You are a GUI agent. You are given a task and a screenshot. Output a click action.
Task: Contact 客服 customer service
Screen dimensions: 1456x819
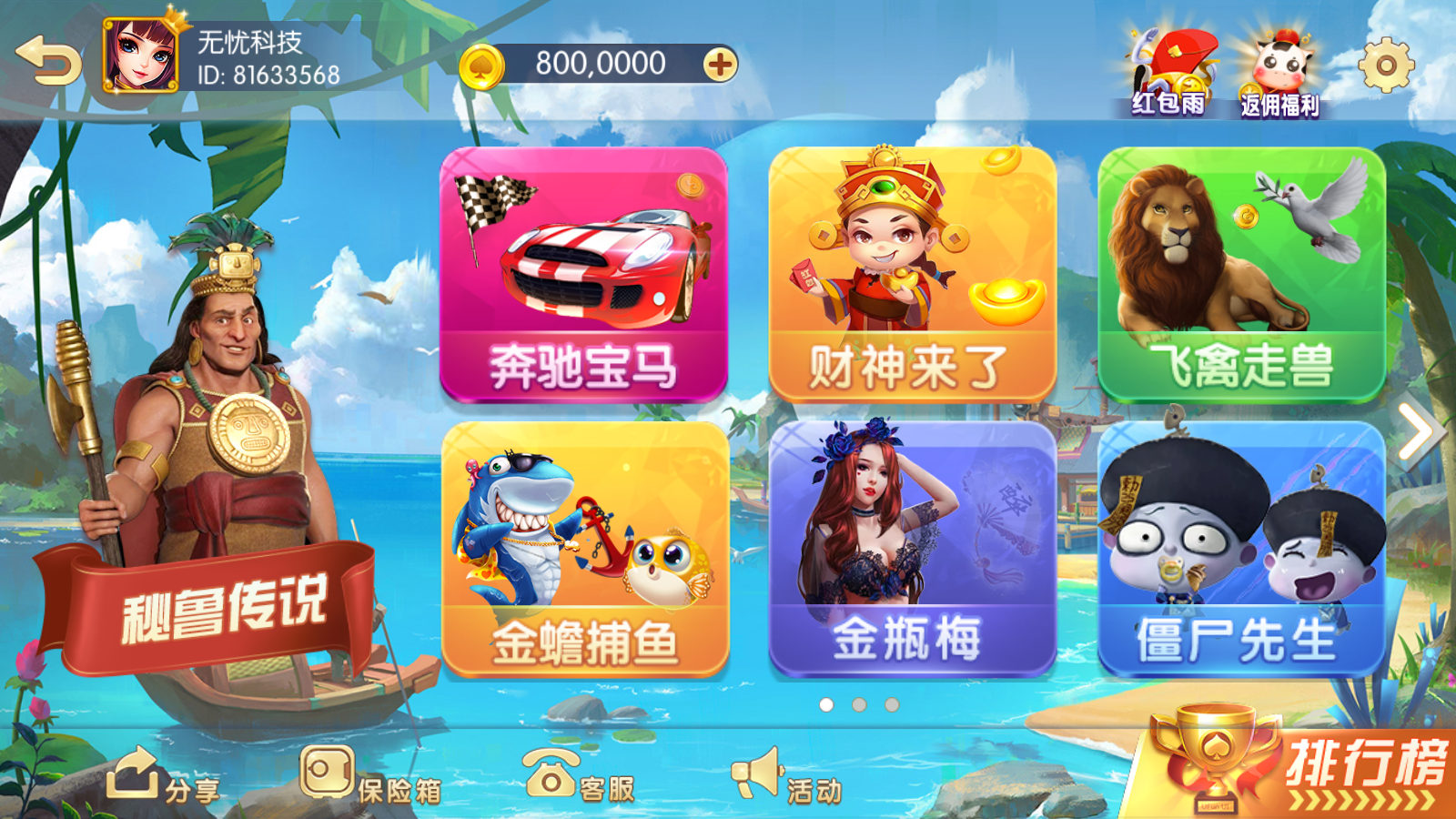[582, 781]
